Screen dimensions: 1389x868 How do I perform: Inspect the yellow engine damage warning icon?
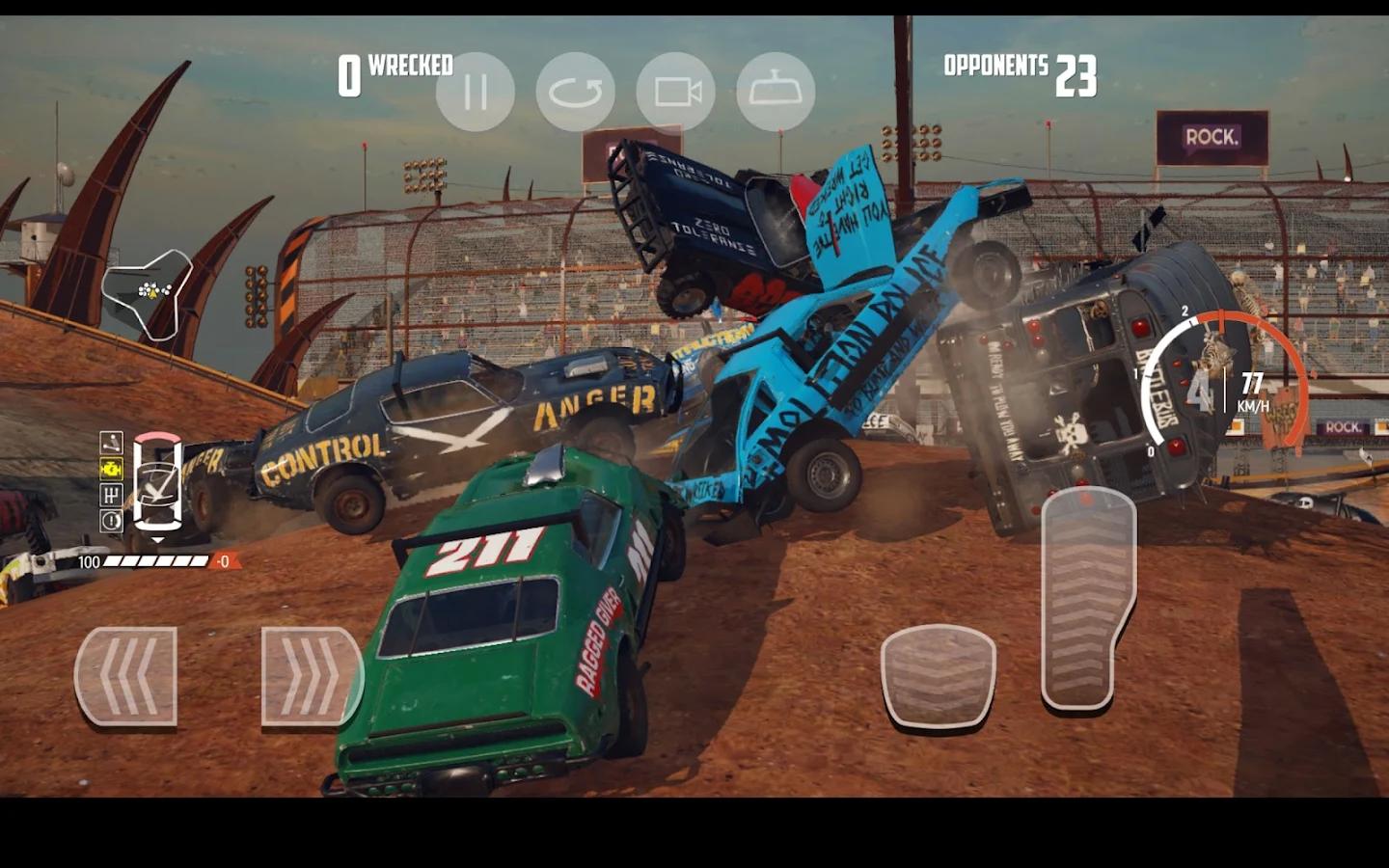point(110,469)
